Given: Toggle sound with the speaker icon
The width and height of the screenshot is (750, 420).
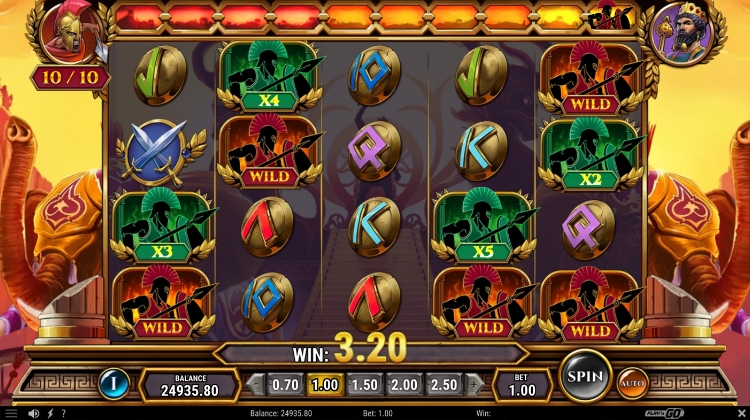Looking at the screenshot, I should click(x=34, y=413).
